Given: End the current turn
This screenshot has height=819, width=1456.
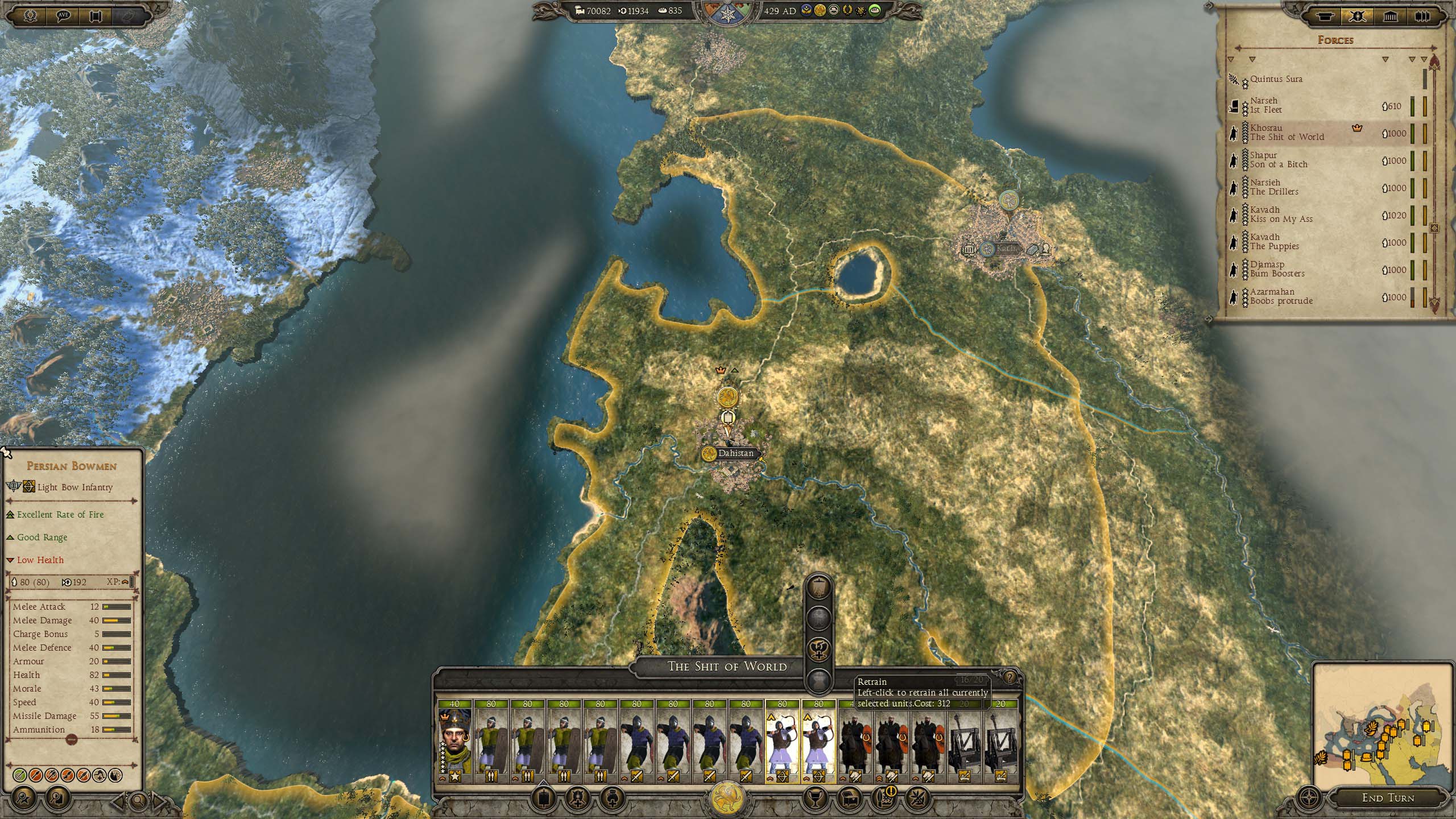Looking at the screenshot, I should pos(1387,797).
